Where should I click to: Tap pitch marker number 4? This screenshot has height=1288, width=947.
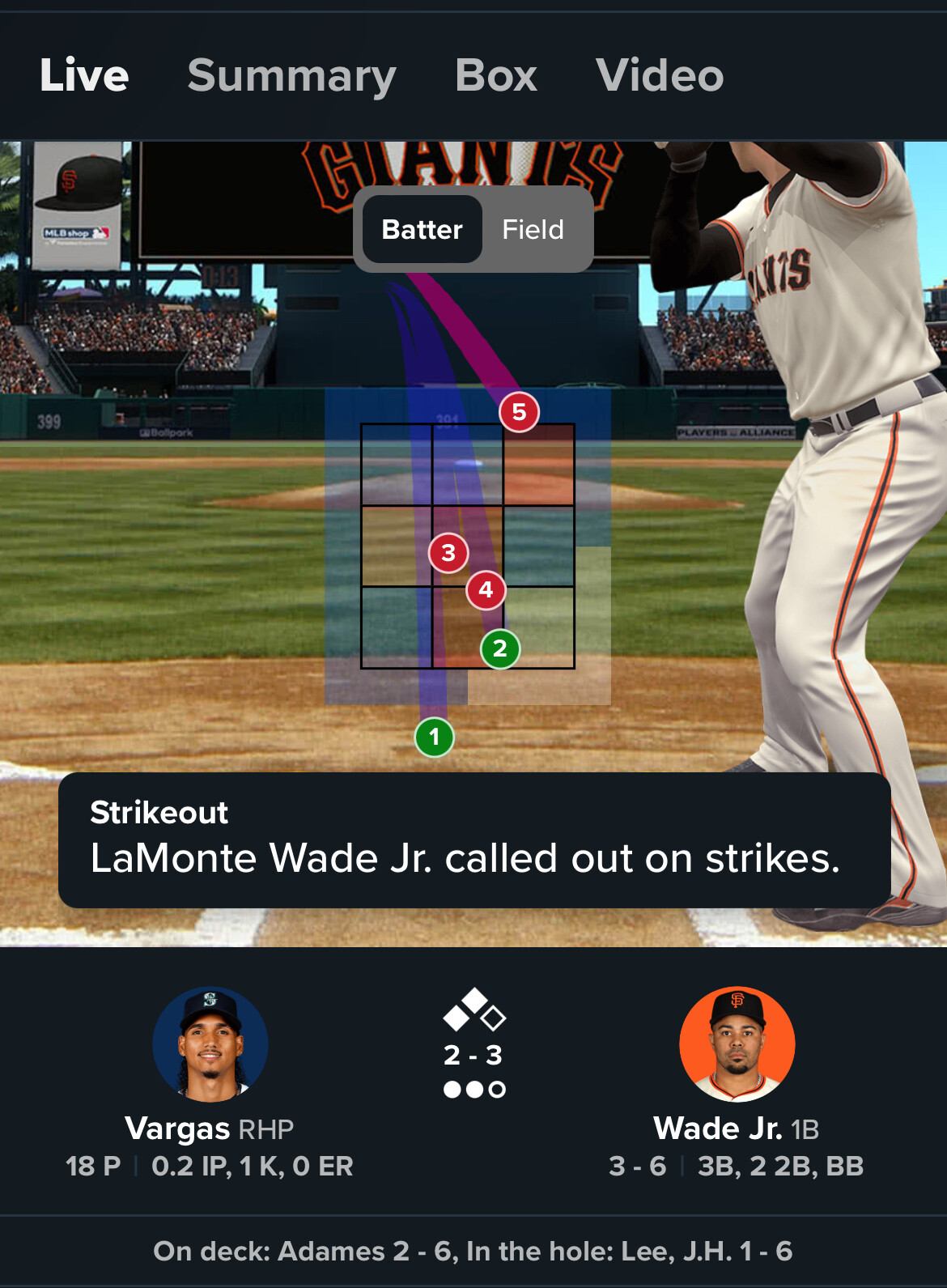pos(486,589)
